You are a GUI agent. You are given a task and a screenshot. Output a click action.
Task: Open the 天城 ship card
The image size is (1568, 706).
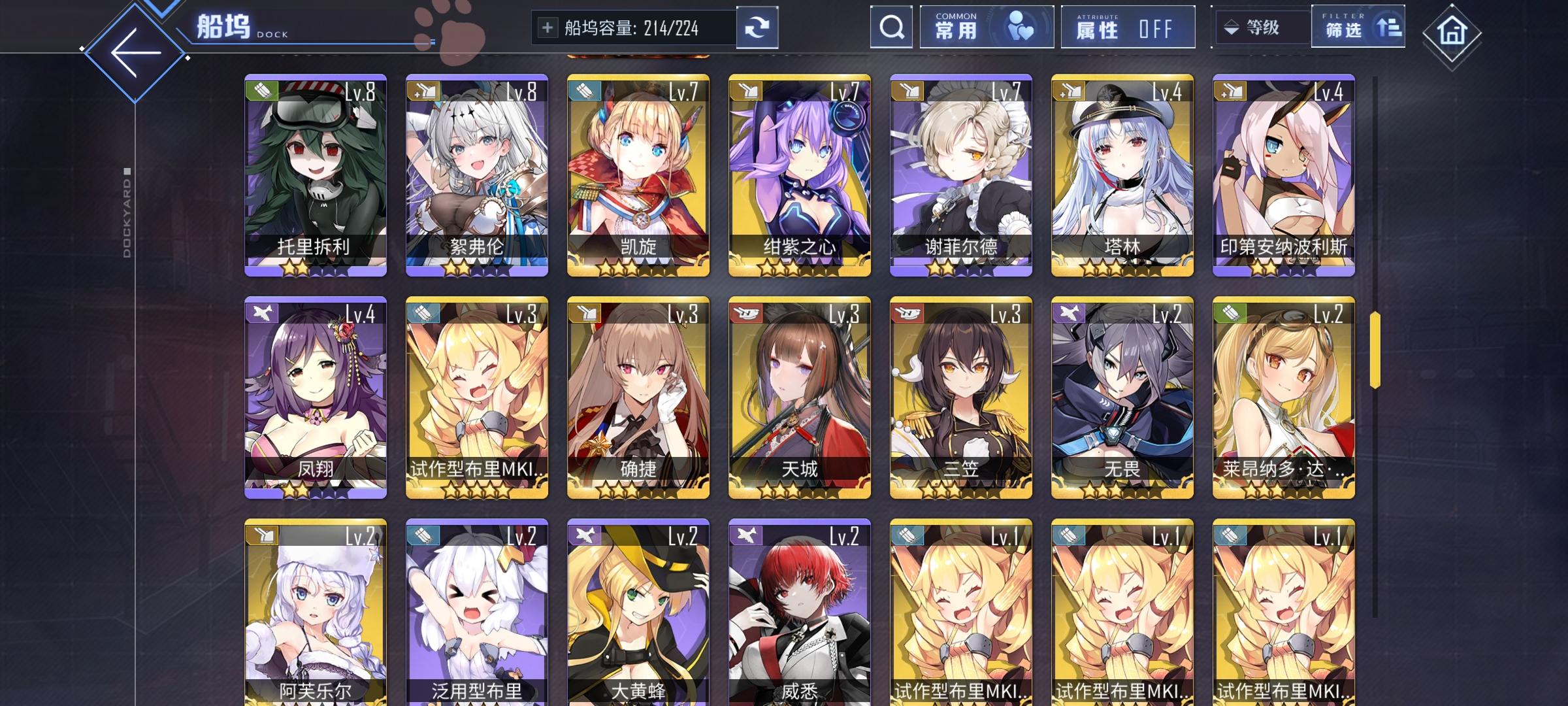798,402
